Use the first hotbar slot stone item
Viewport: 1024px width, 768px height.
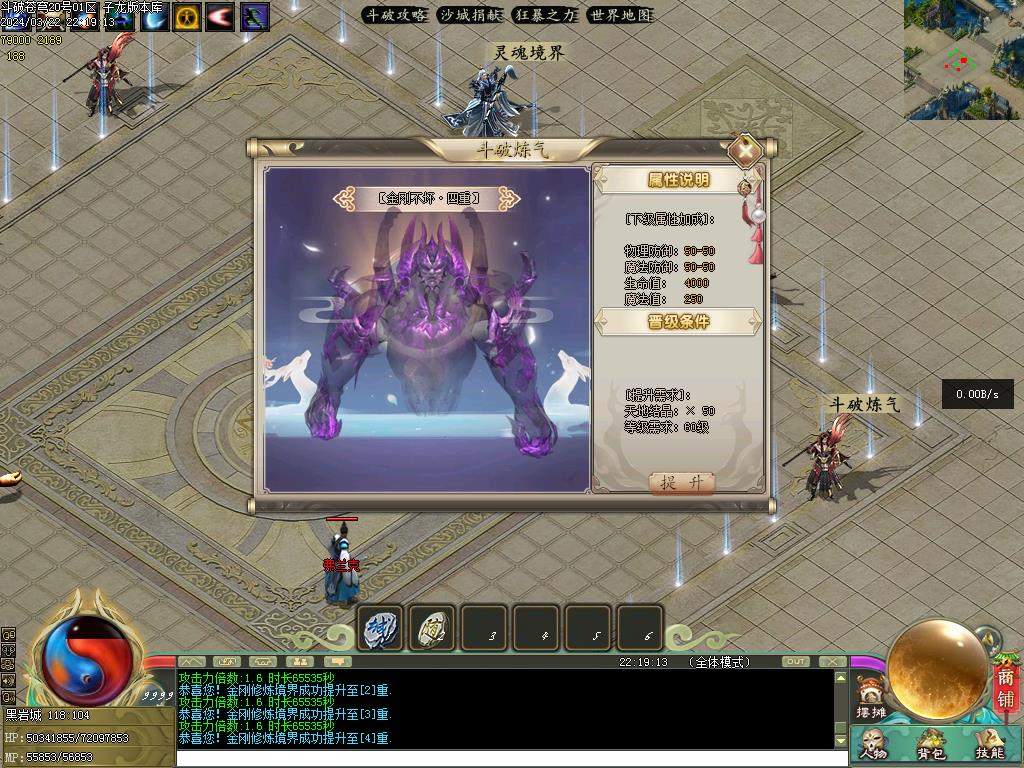tap(380, 629)
